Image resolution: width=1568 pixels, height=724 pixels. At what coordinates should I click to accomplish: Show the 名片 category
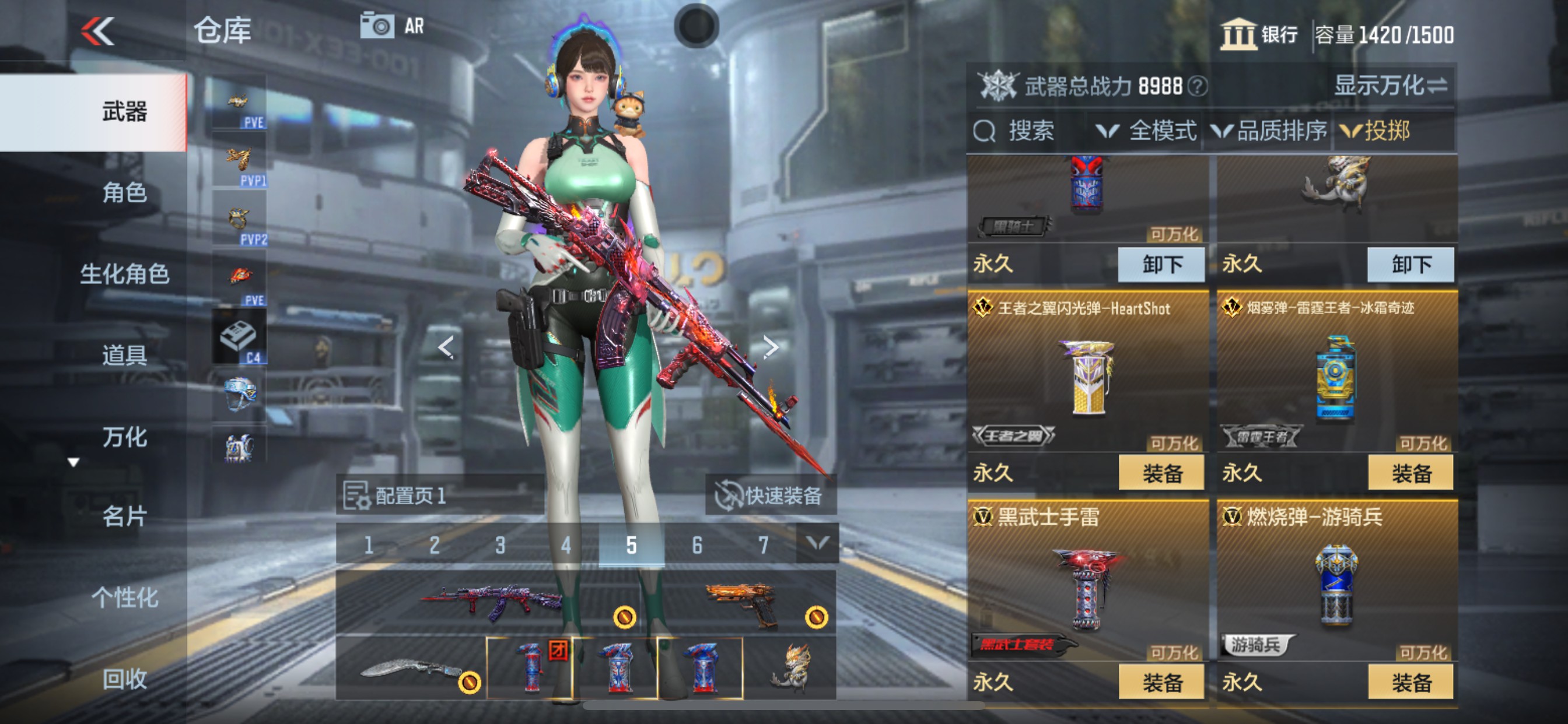124,516
